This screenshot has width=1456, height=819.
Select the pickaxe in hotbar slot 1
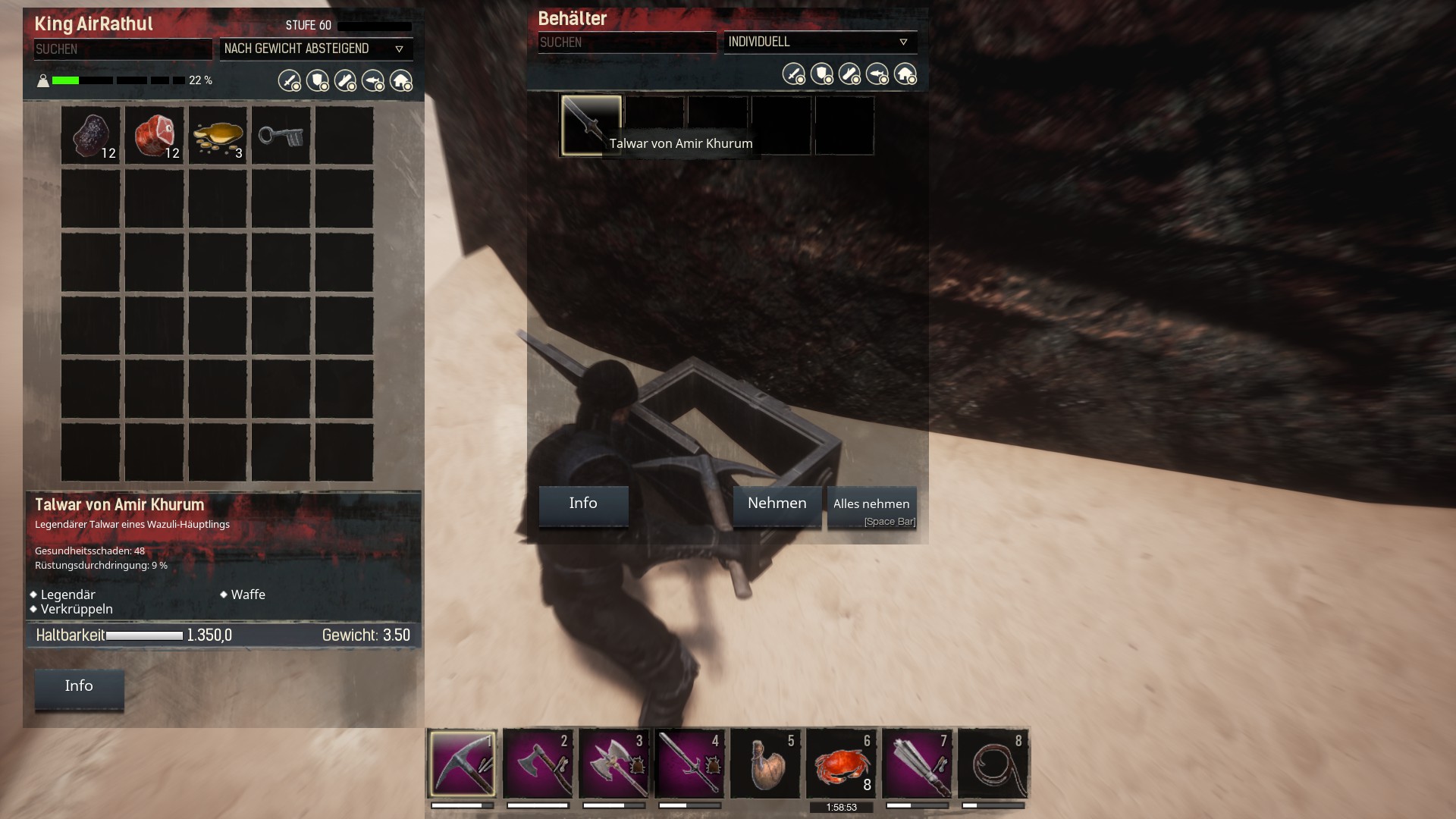462,764
